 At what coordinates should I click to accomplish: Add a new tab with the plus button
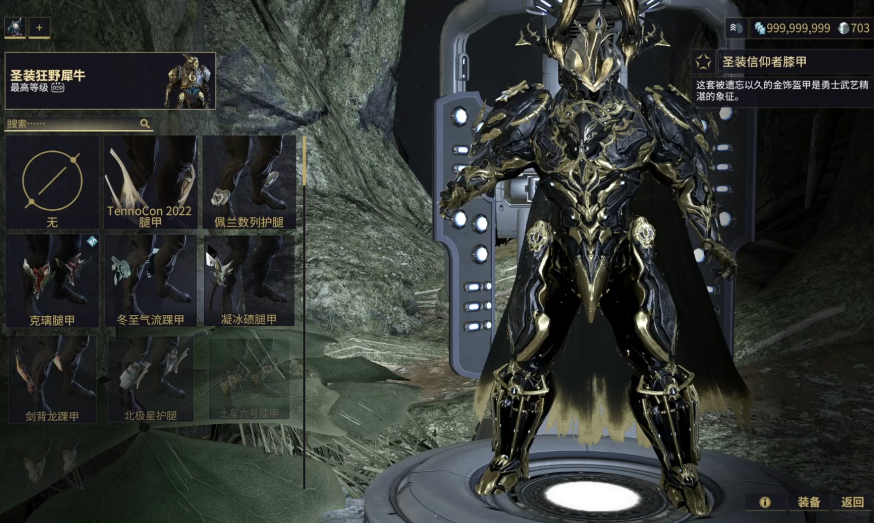tap(39, 28)
